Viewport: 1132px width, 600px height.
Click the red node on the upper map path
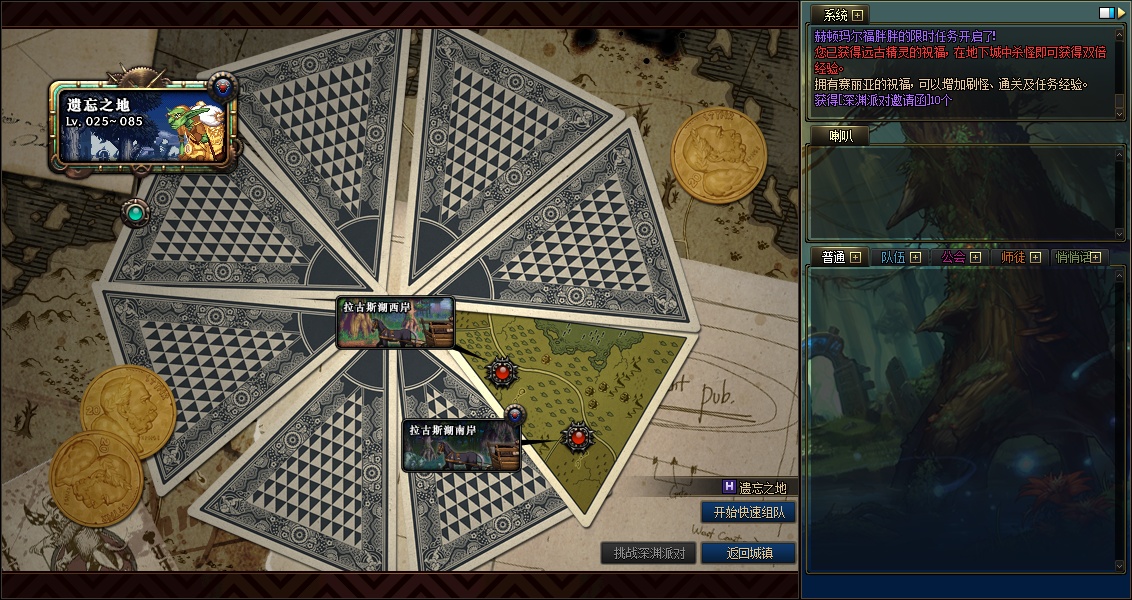pos(502,372)
